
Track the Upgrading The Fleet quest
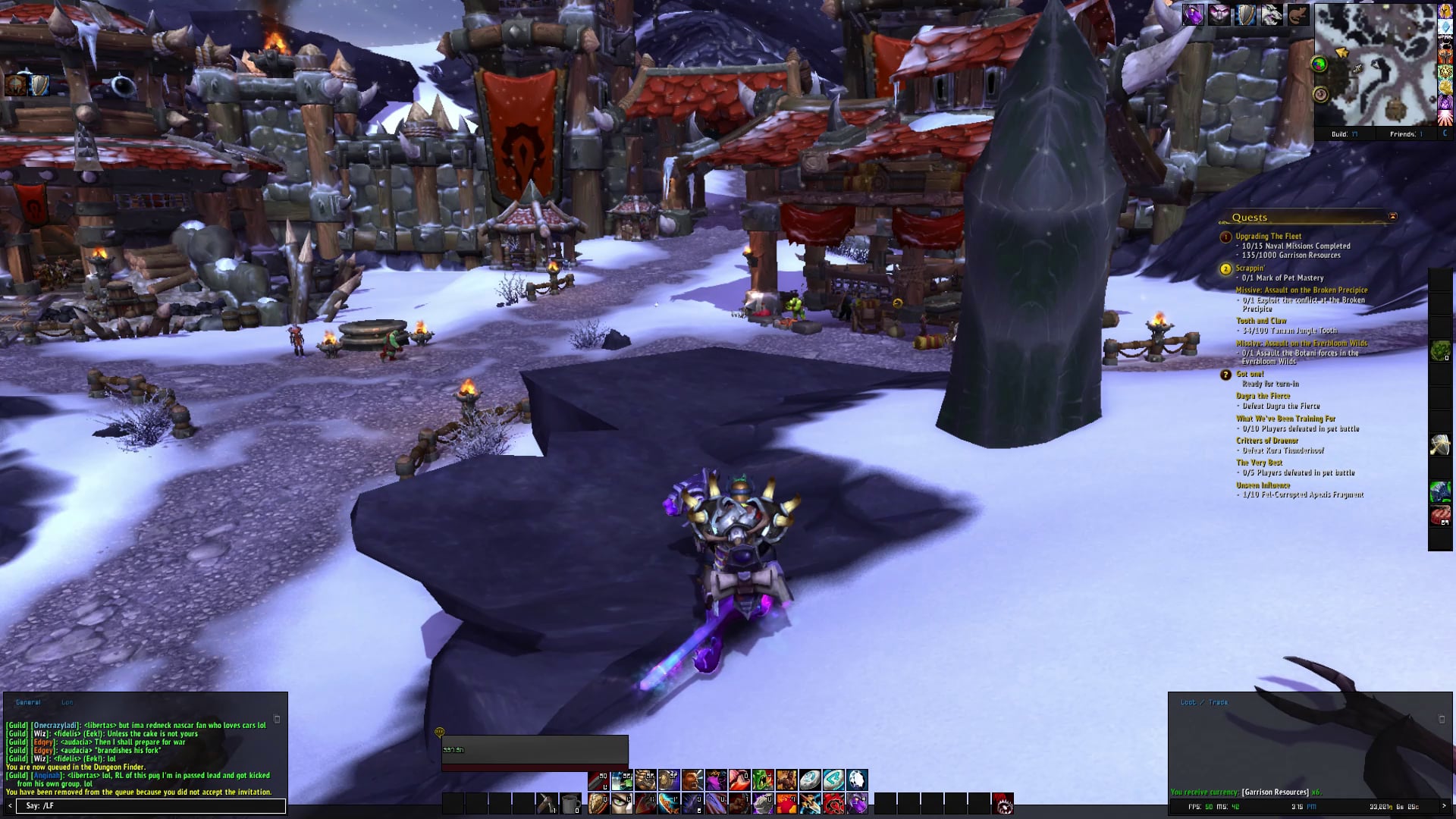(x=1268, y=237)
